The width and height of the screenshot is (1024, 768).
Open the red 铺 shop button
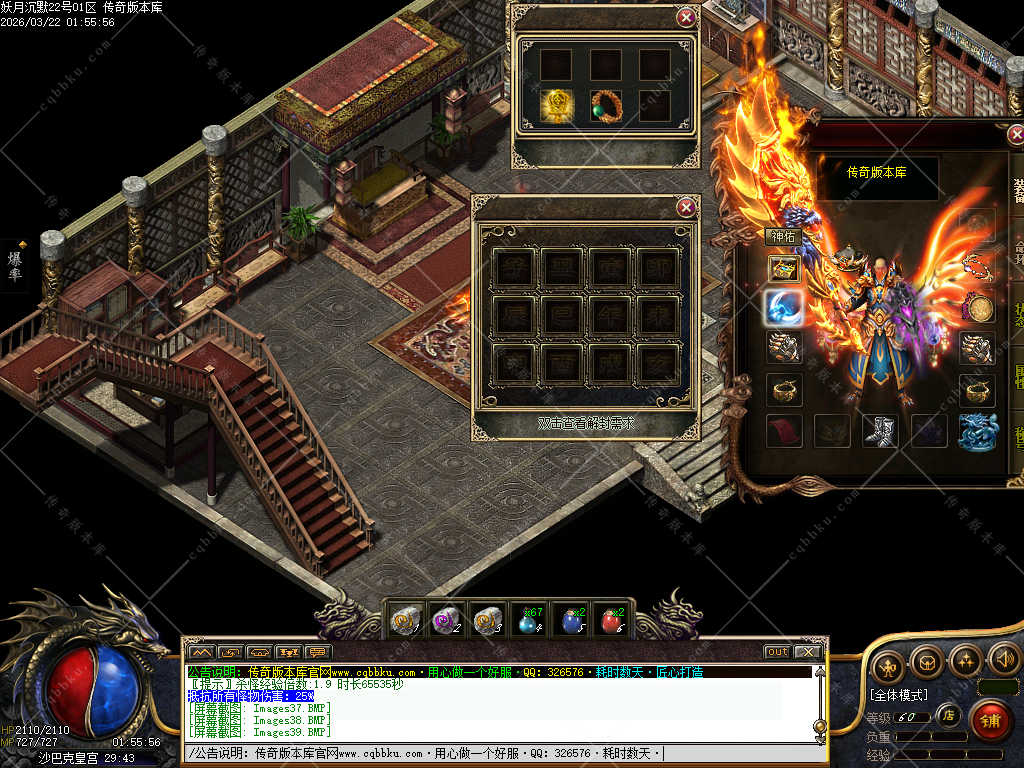pos(990,720)
